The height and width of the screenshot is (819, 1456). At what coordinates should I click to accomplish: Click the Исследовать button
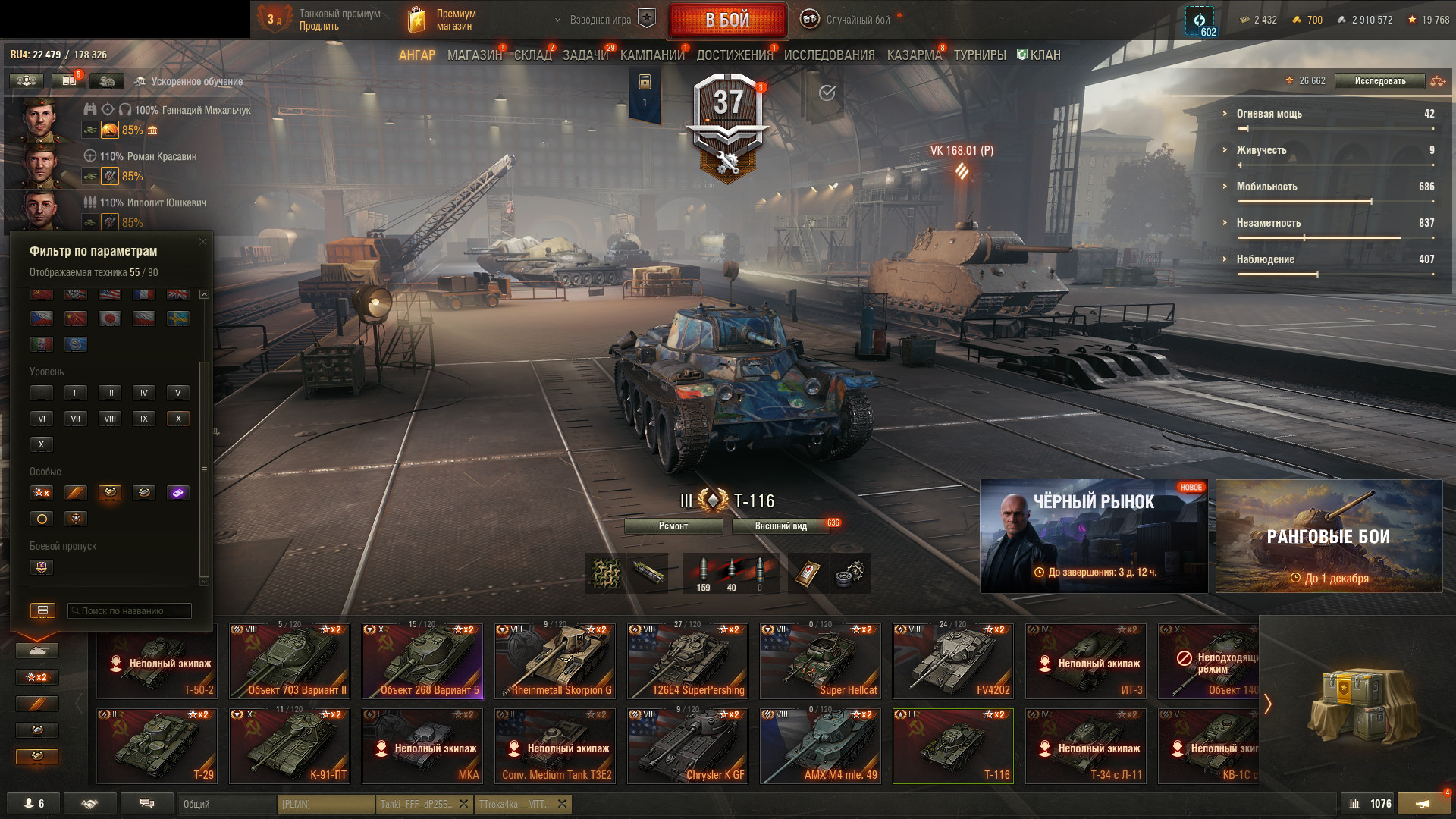click(1379, 81)
